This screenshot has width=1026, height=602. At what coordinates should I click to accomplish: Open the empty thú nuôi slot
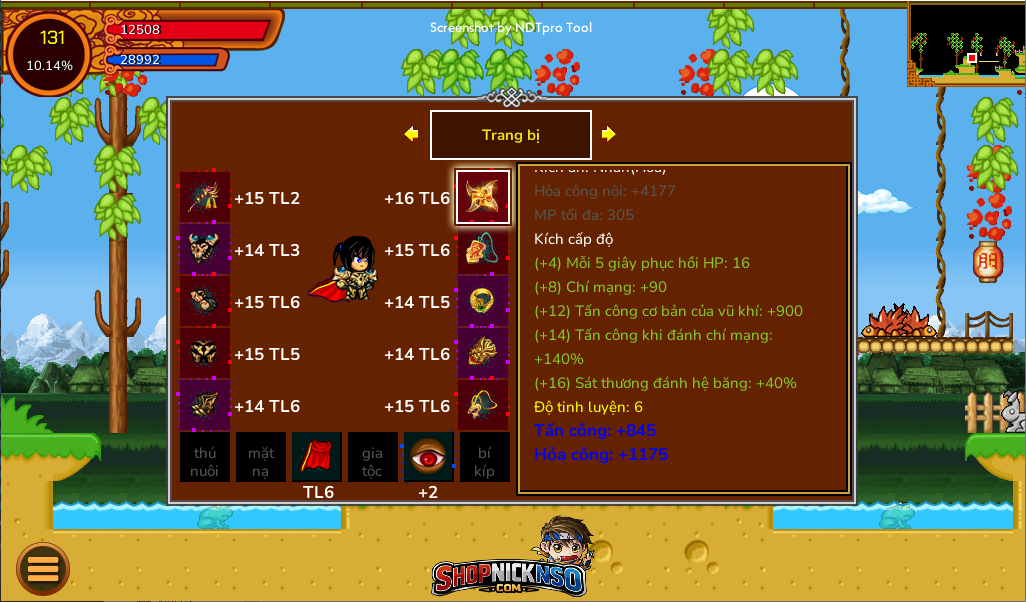[x=205, y=457]
